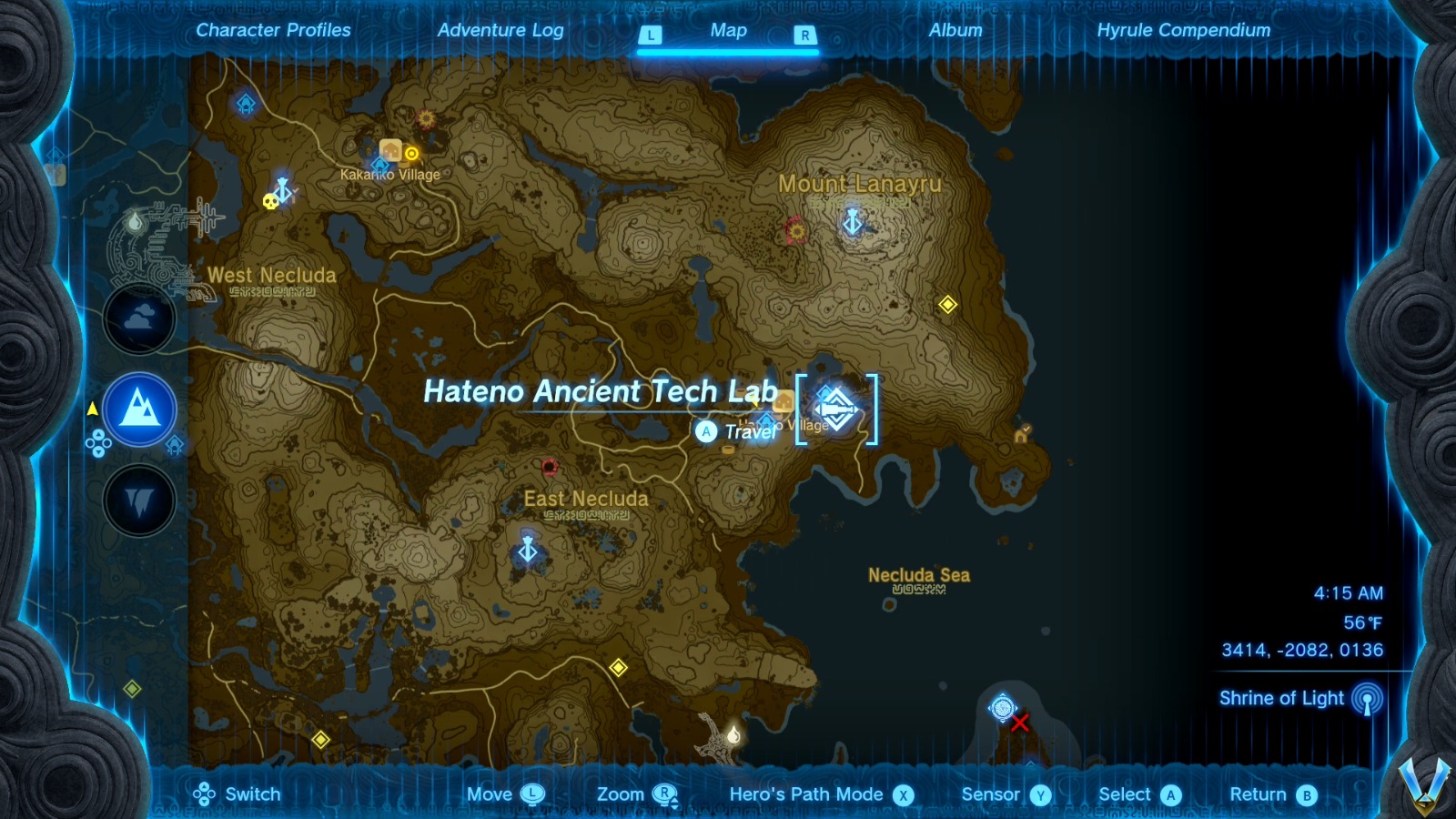The image size is (1456, 819).
Task: Select the skull enemy camp icon near Kakariko Village
Action: click(x=270, y=201)
